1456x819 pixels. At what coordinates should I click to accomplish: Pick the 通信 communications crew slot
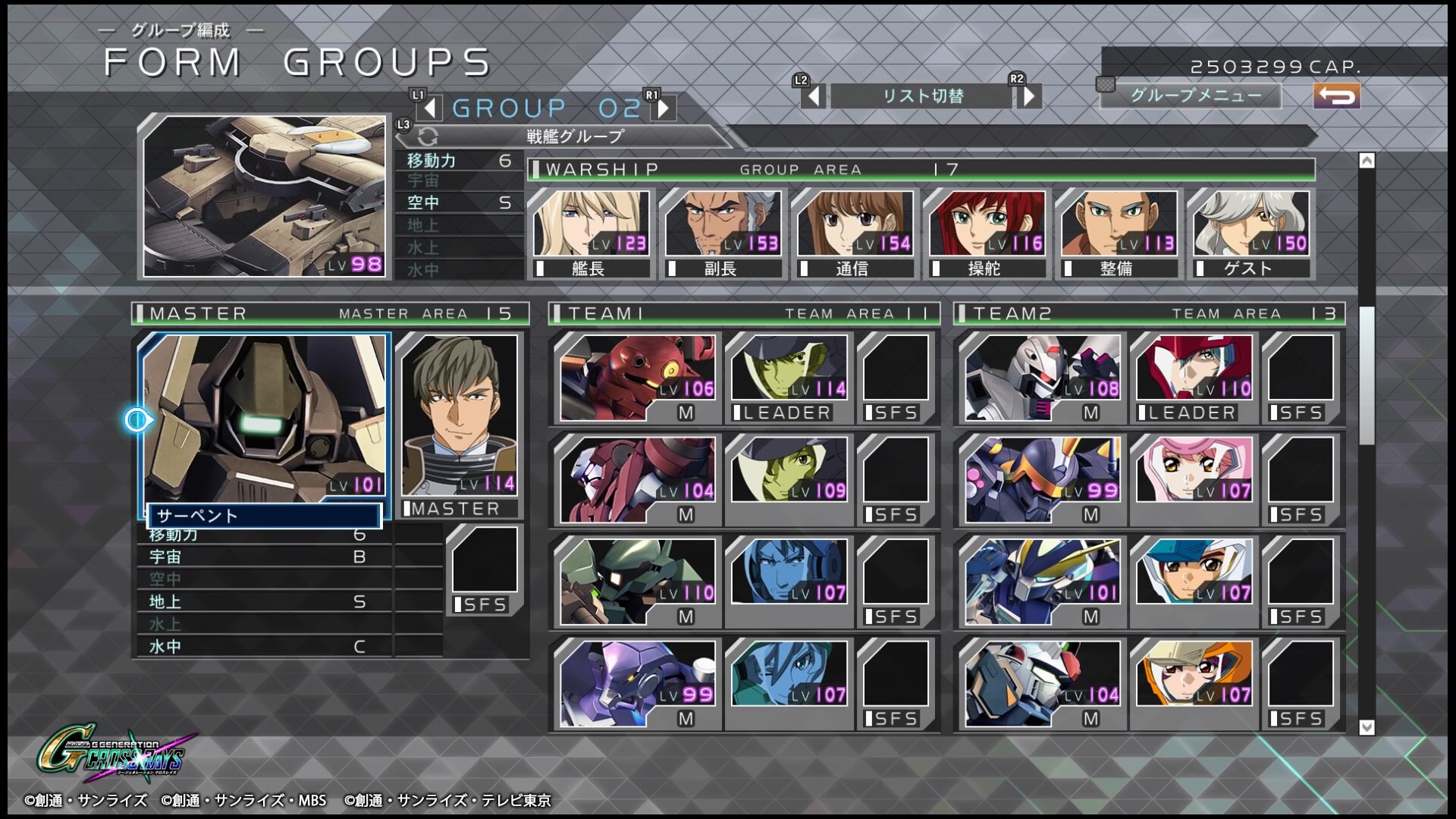tap(855, 234)
